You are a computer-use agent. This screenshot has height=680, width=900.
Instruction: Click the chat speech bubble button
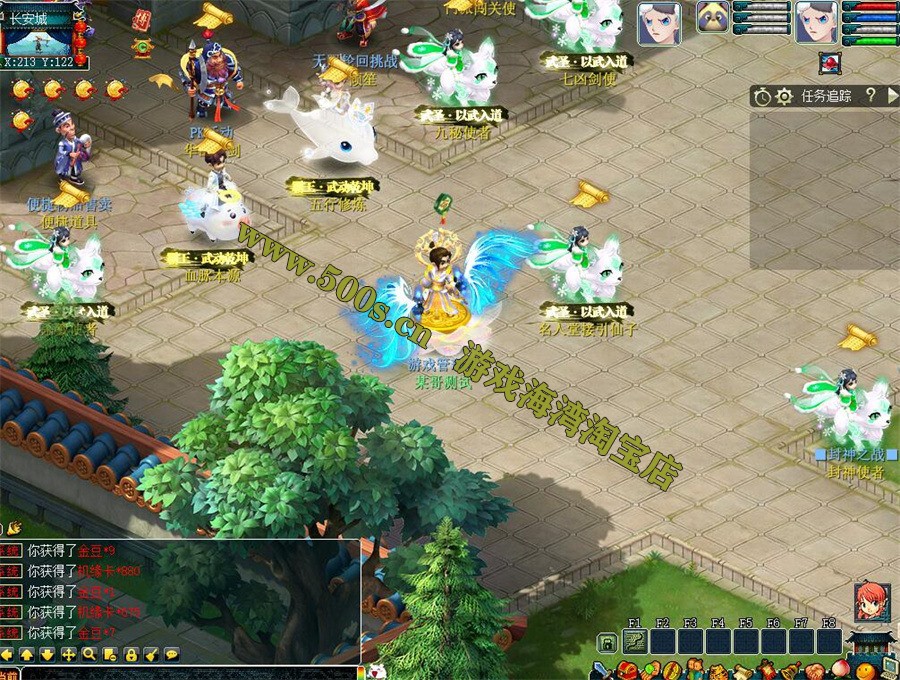172,654
